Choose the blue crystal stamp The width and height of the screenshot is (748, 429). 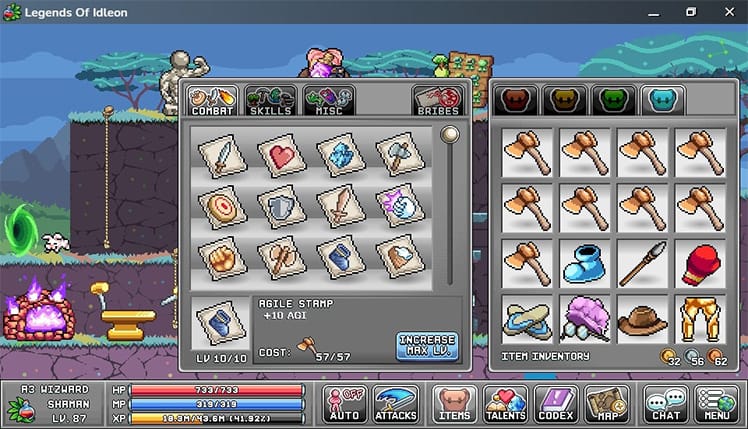339,155
